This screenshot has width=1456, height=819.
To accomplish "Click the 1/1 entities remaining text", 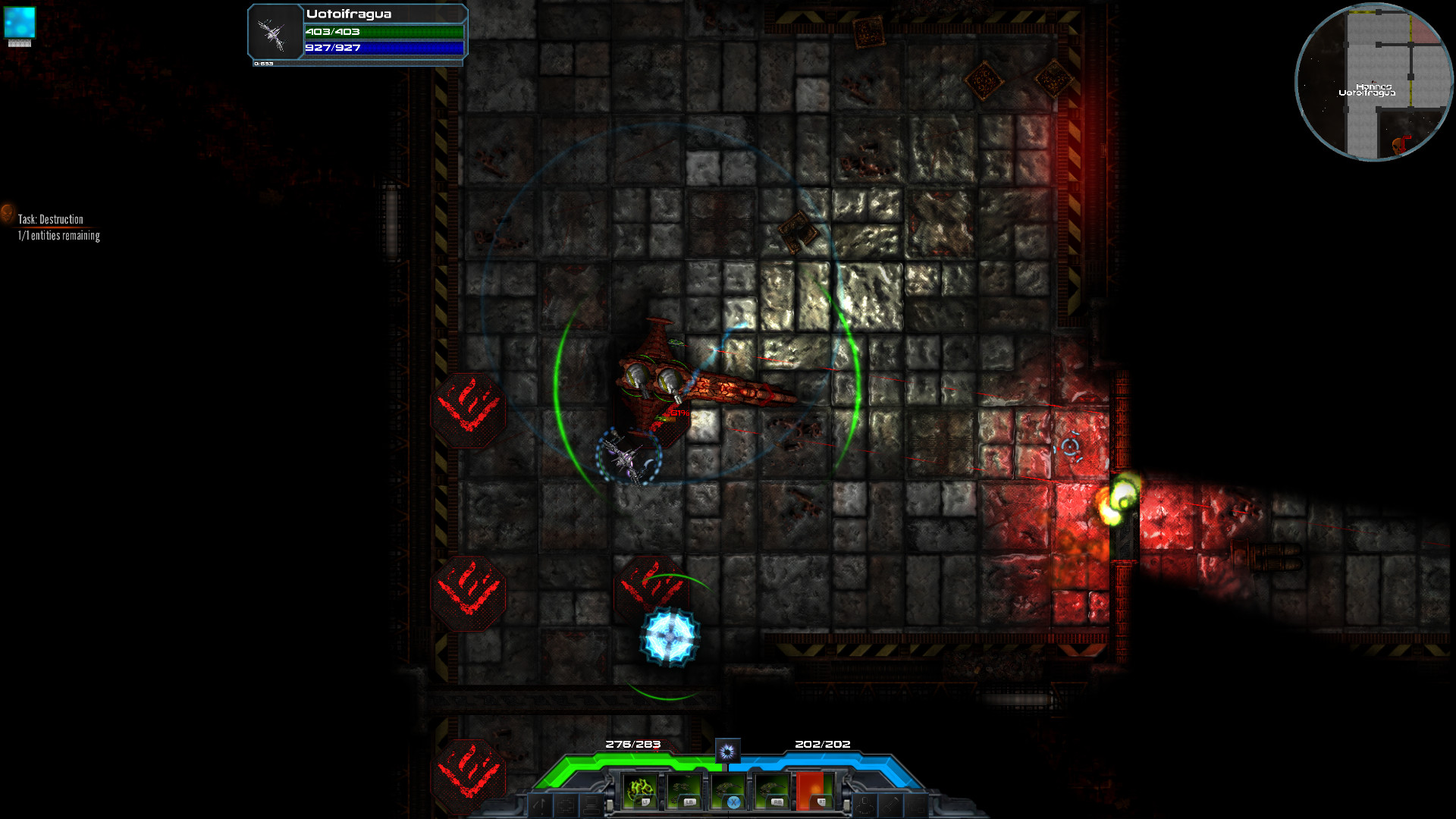I will click(57, 236).
